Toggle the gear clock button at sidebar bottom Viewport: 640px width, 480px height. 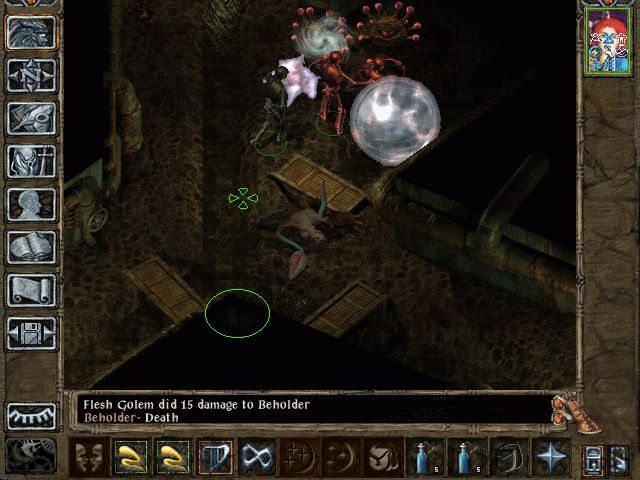(31, 455)
